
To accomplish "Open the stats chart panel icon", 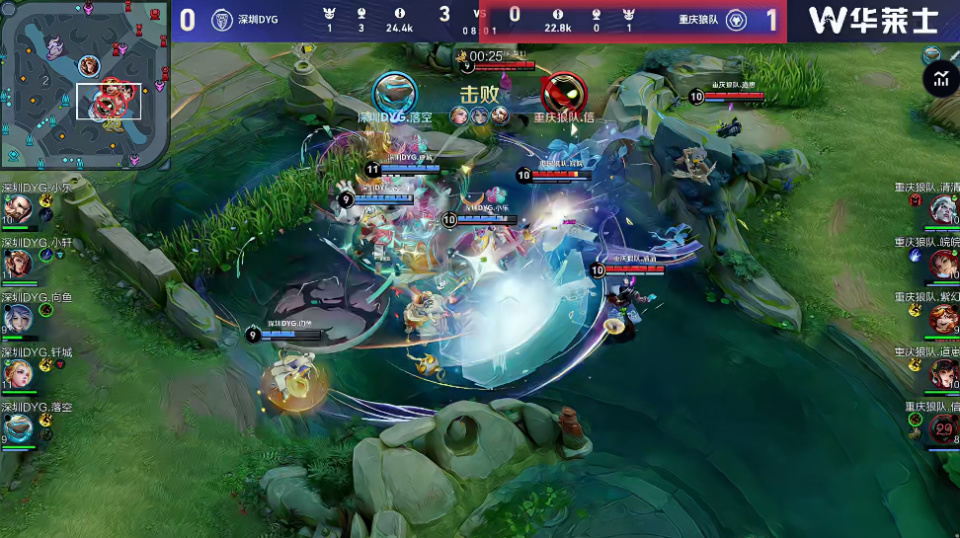I will (x=941, y=79).
